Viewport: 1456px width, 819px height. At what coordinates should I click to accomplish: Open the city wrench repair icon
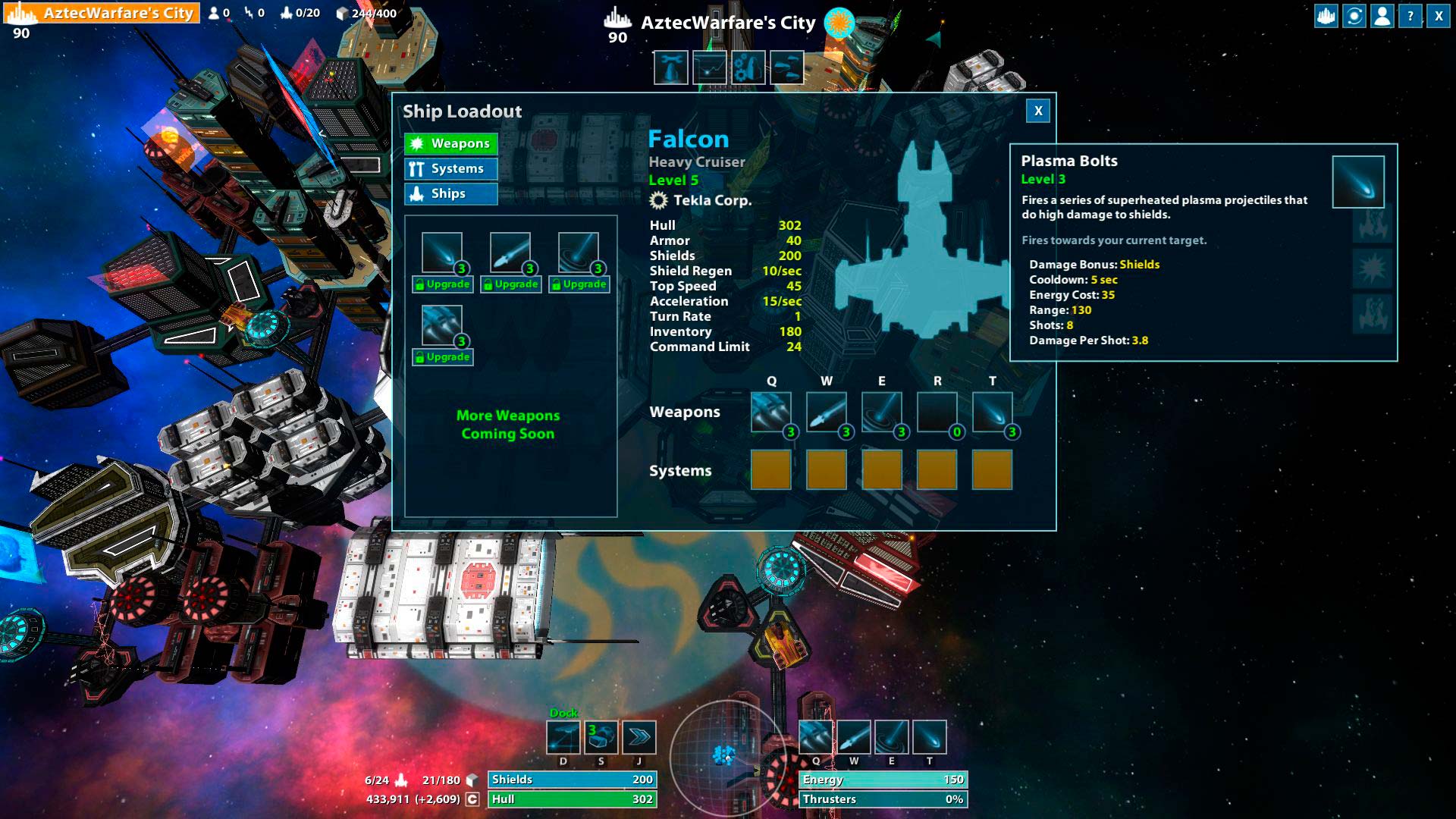coord(671,68)
